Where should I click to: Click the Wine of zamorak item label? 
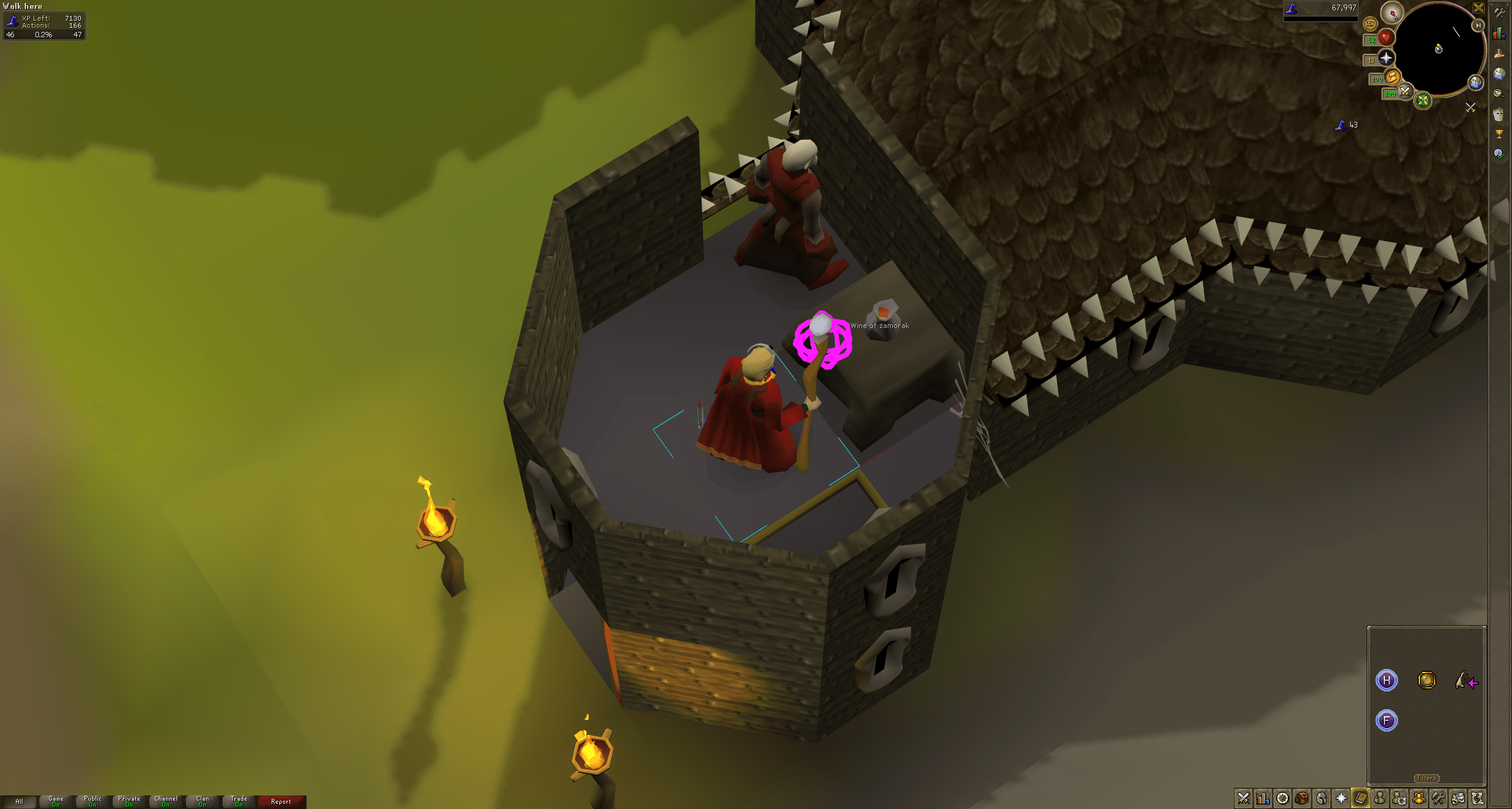[x=879, y=326]
